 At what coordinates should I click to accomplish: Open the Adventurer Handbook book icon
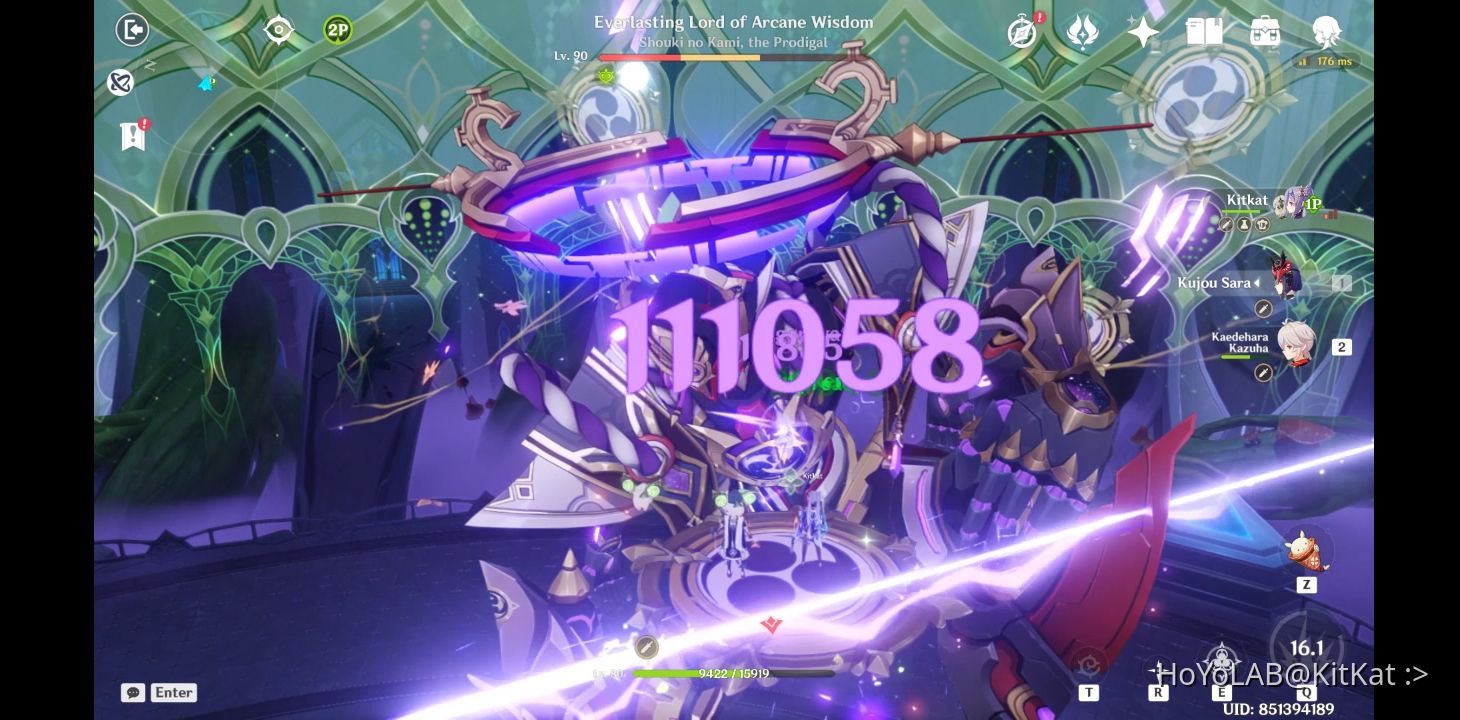point(1203,32)
